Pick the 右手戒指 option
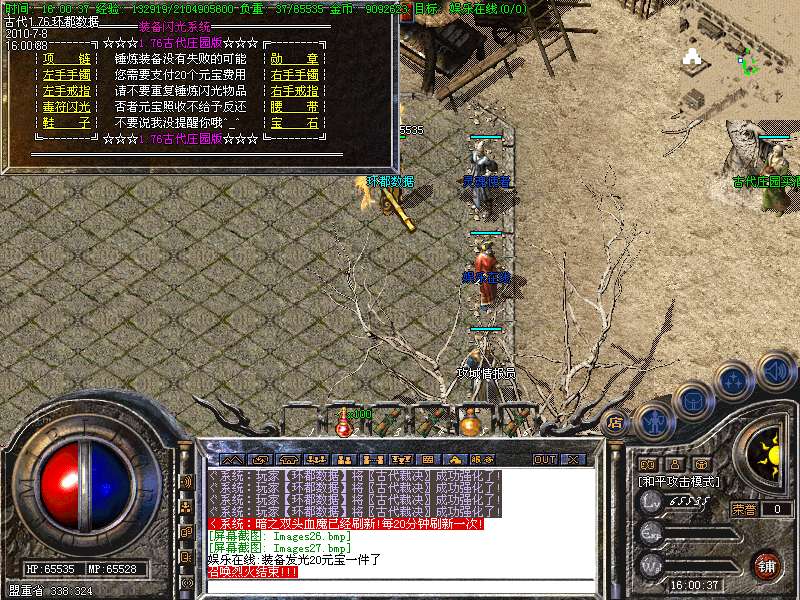The height and width of the screenshot is (600, 800). click(294, 91)
